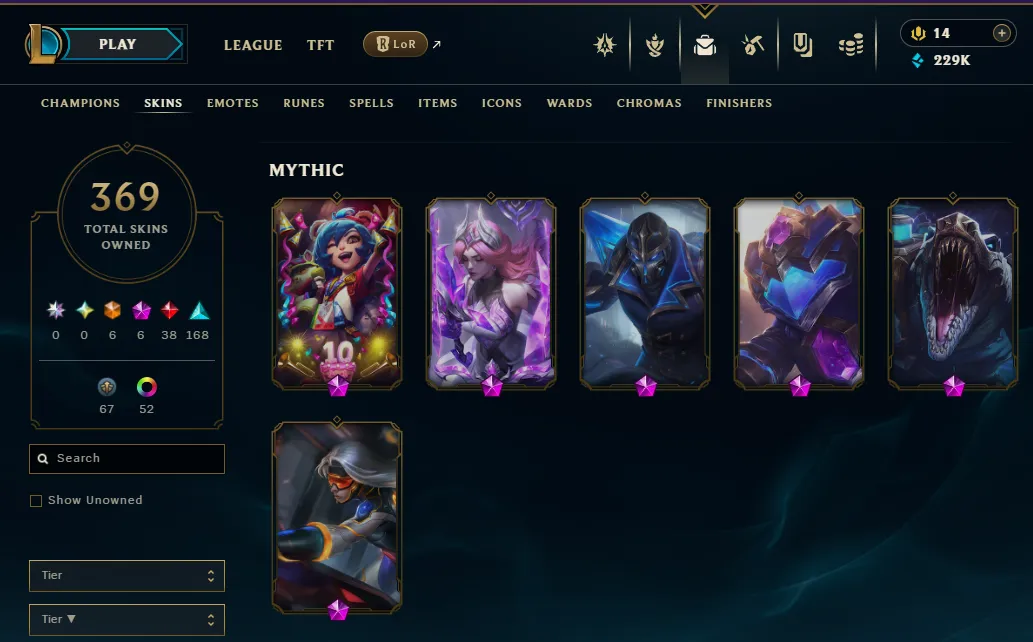This screenshot has width=1033, height=642.
Task: Choose the pink-haired crystal skin card
Action: pyautogui.click(x=491, y=290)
